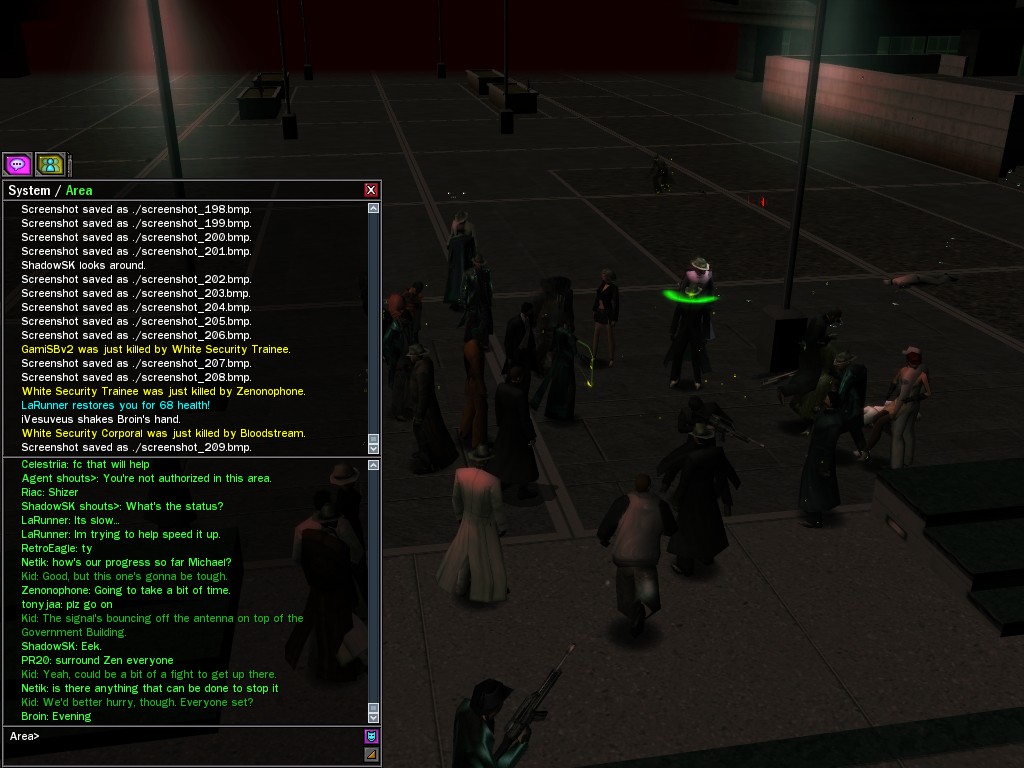Click the system log scroll-up arrow
The height and width of the screenshot is (768, 1024).
(374, 208)
